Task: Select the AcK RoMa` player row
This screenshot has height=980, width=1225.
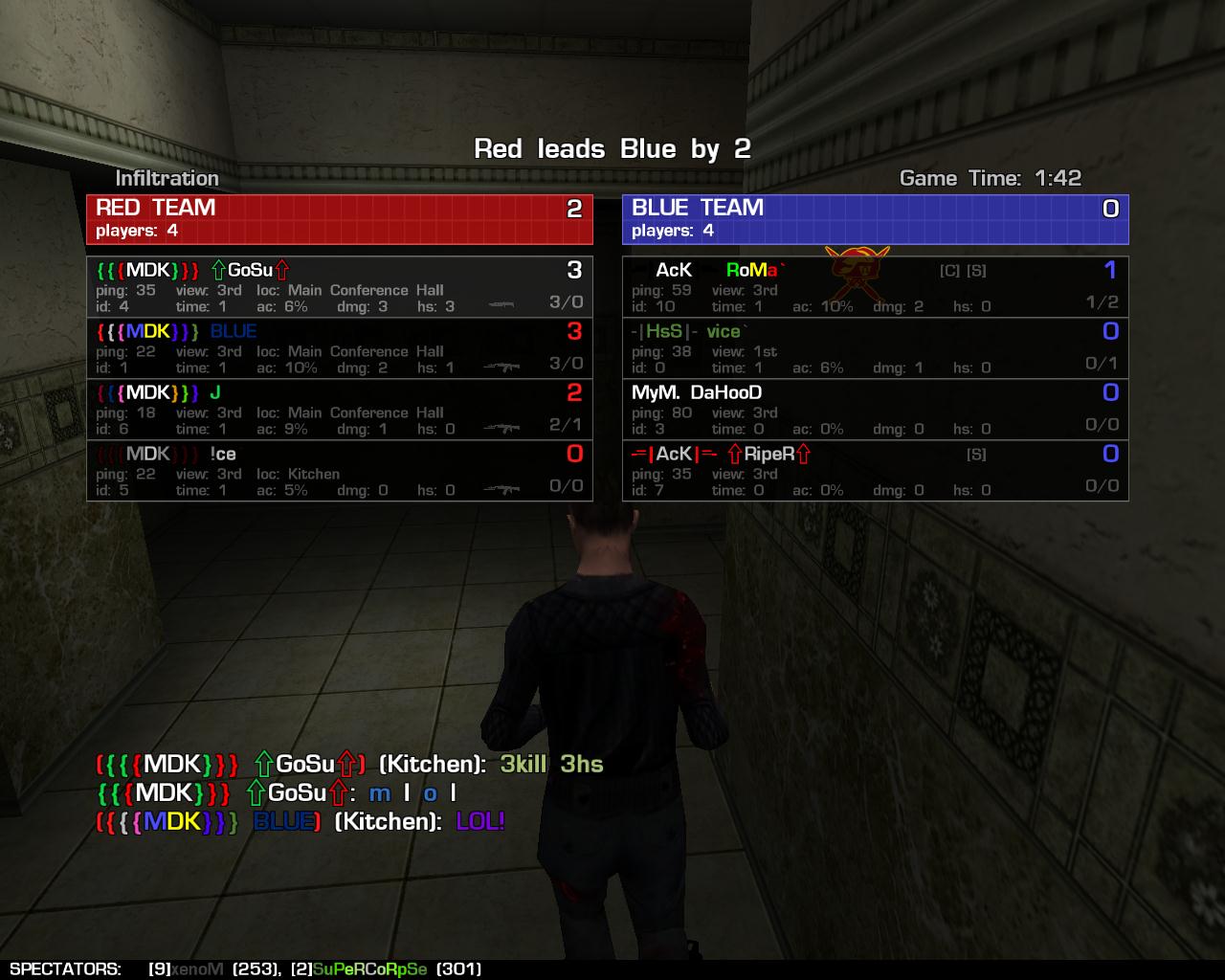Action: (875, 287)
